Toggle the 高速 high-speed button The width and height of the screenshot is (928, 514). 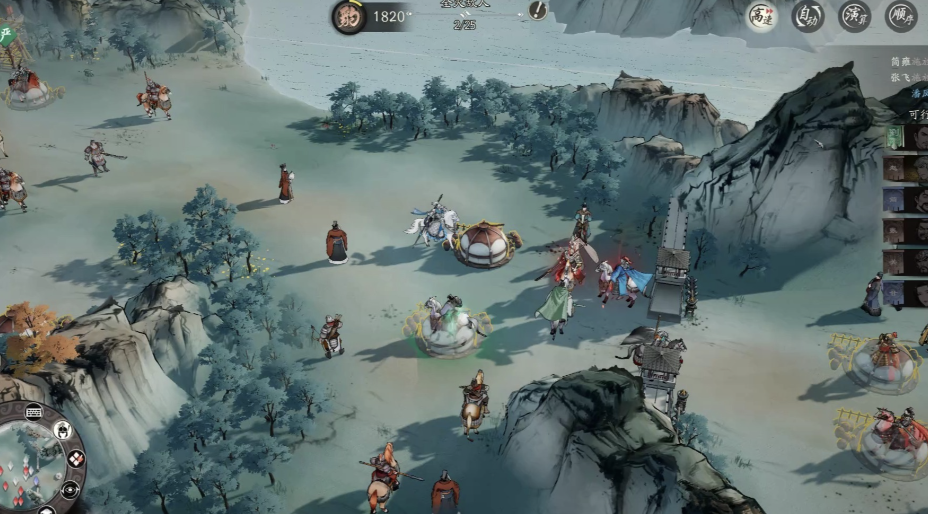(762, 16)
